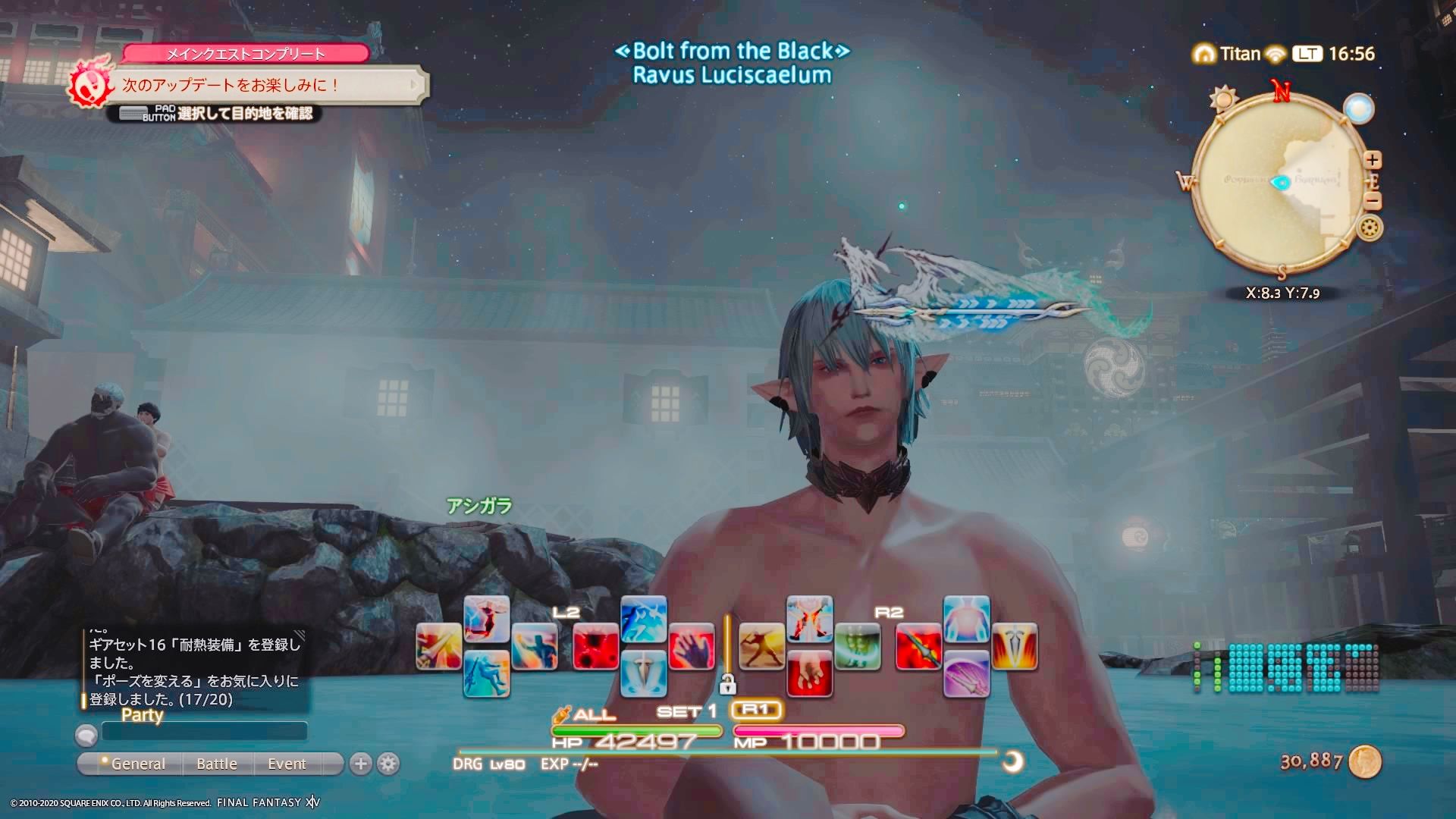Toggle the hotbar padlock
1456x819 pixels.
(727, 686)
